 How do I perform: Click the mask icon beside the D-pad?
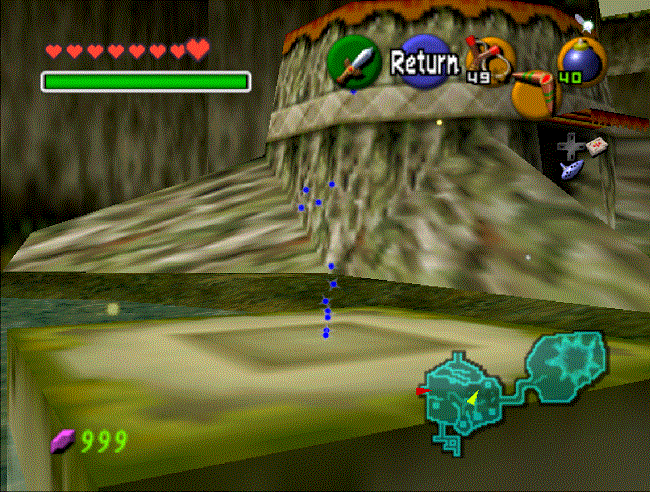596,146
